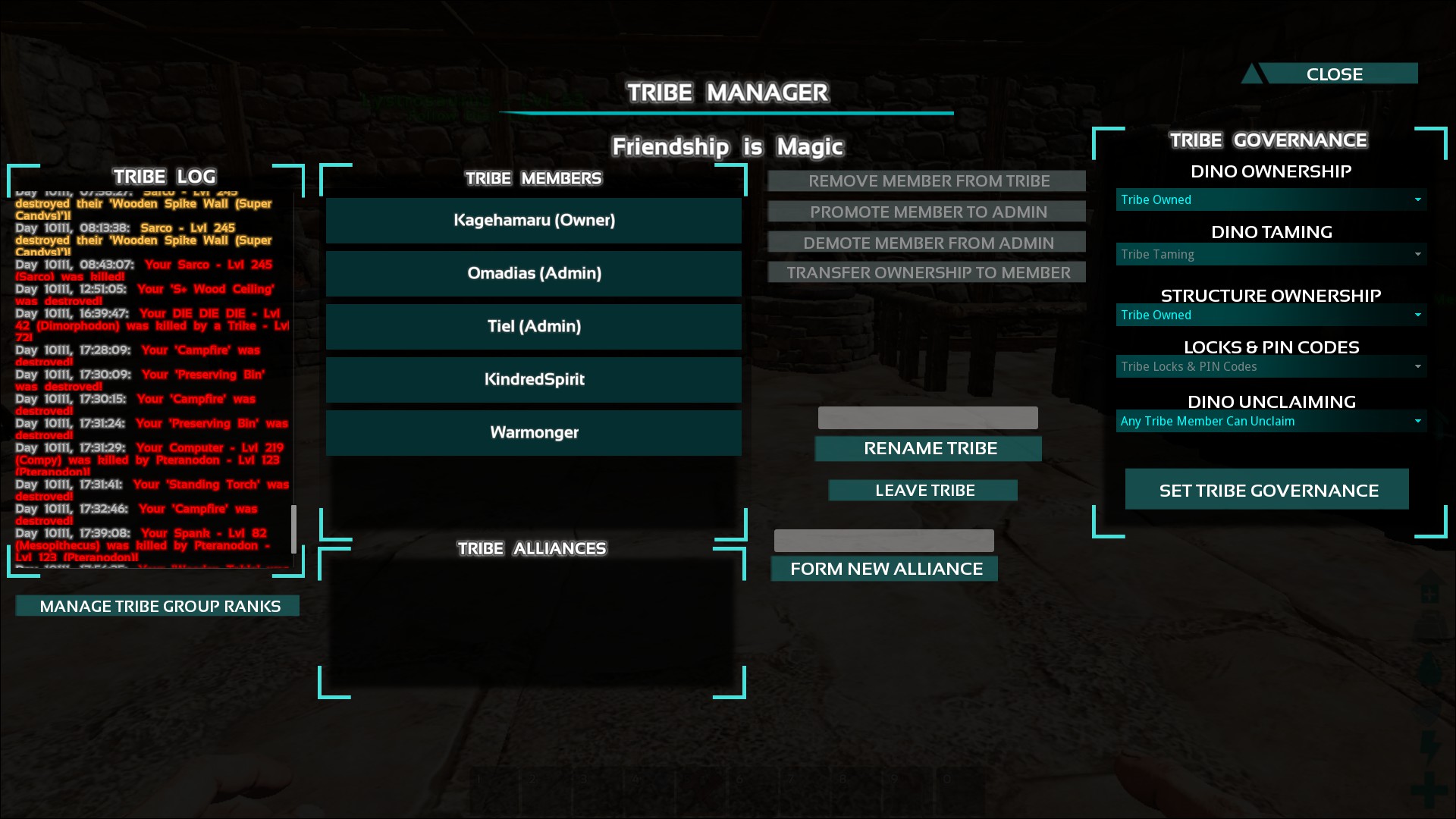1456x819 pixels.
Task: Leave the tribe
Action: coord(924,491)
